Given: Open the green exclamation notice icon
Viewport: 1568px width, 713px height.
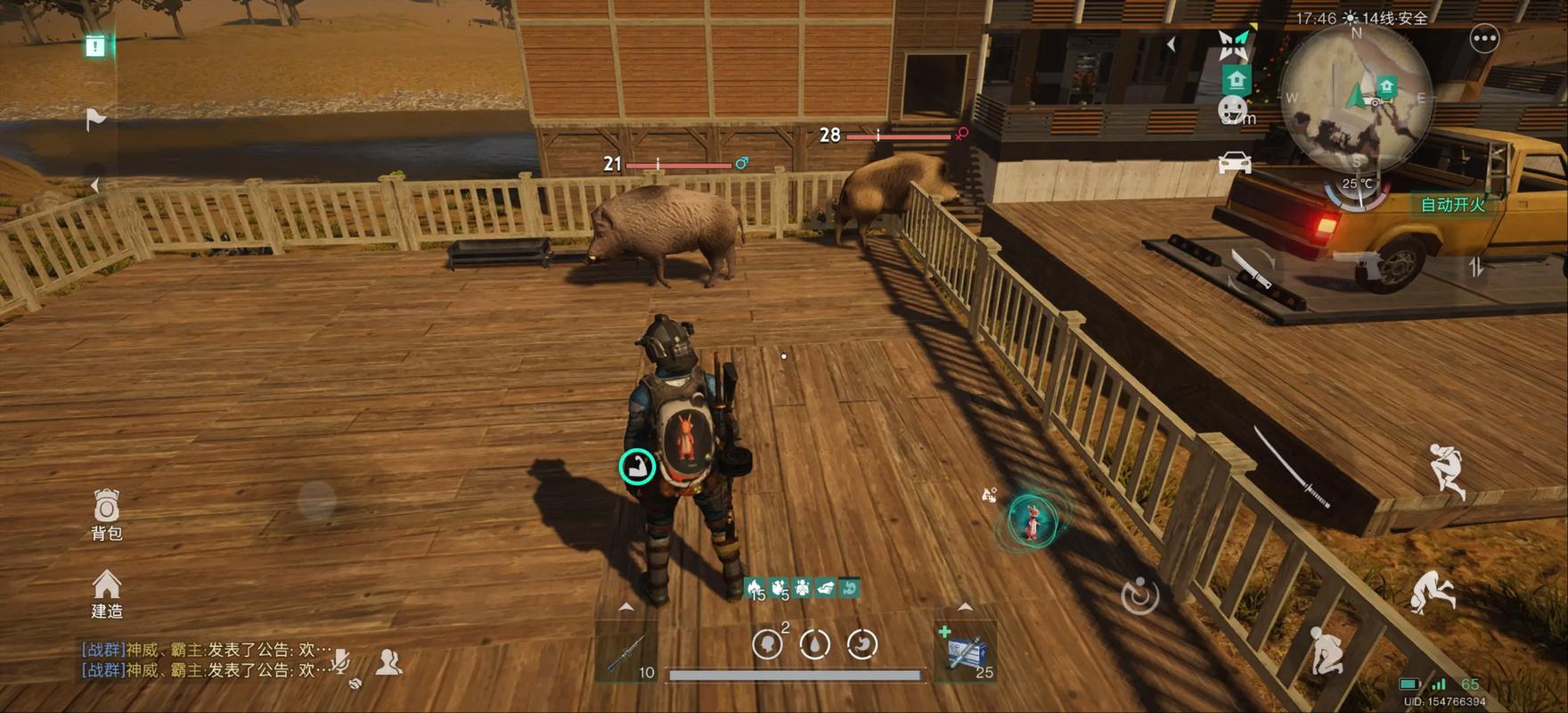Looking at the screenshot, I should coord(95,45).
